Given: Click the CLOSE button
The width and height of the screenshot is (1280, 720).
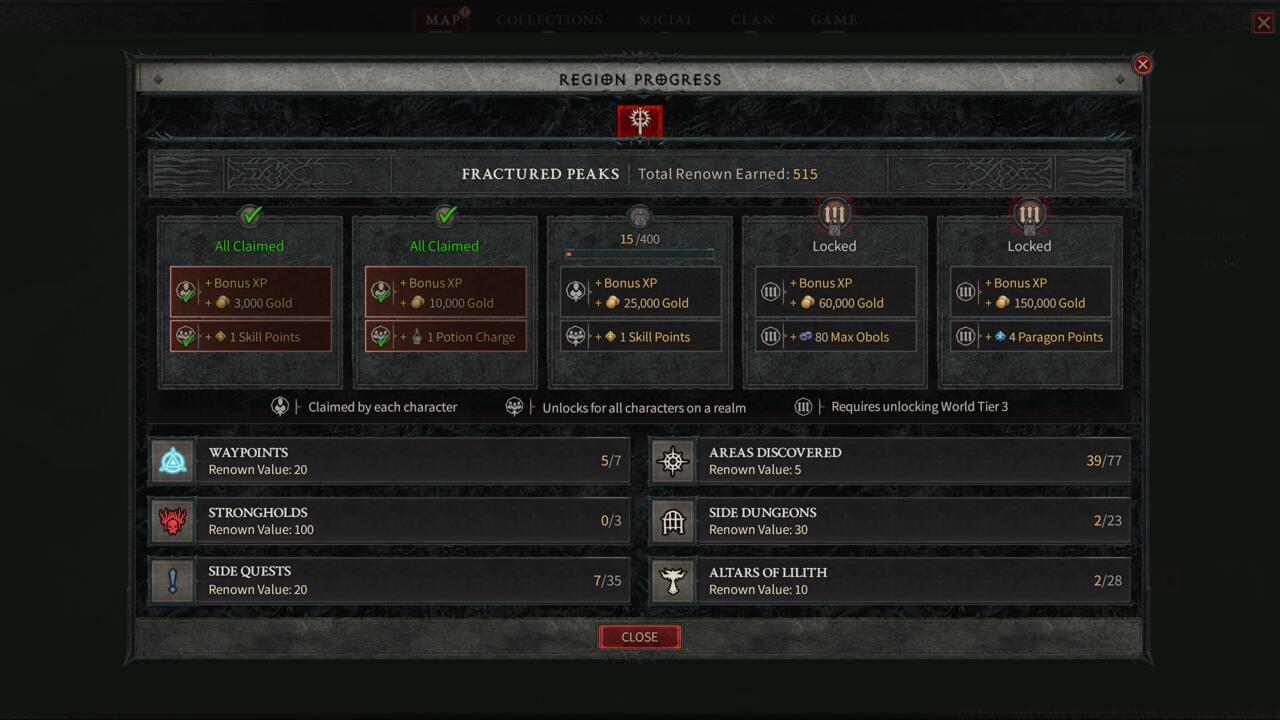Looking at the screenshot, I should click(x=639, y=637).
